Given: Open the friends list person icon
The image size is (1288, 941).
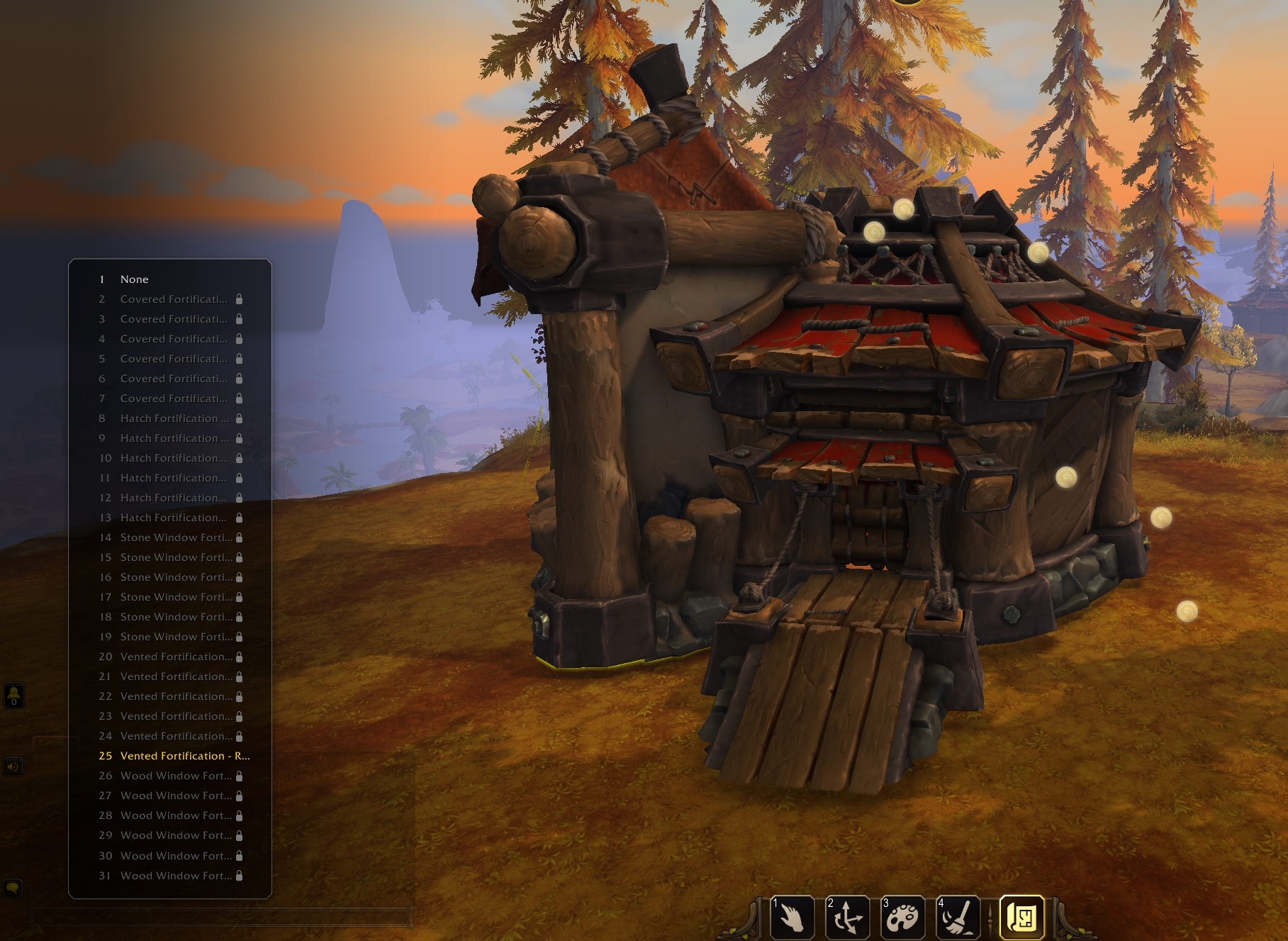Looking at the screenshot, I should click(x=14, y=695).
